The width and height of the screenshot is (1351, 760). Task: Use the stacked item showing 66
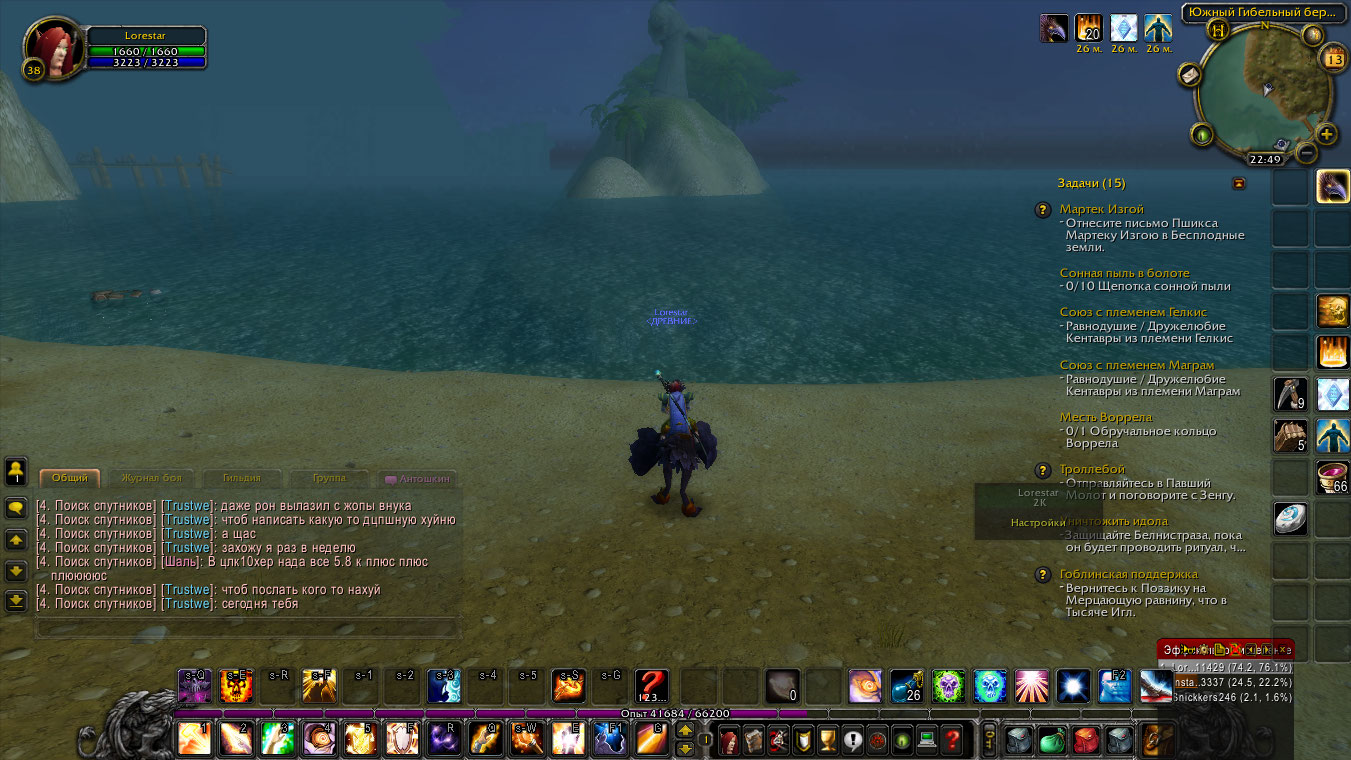[1333, 478]
